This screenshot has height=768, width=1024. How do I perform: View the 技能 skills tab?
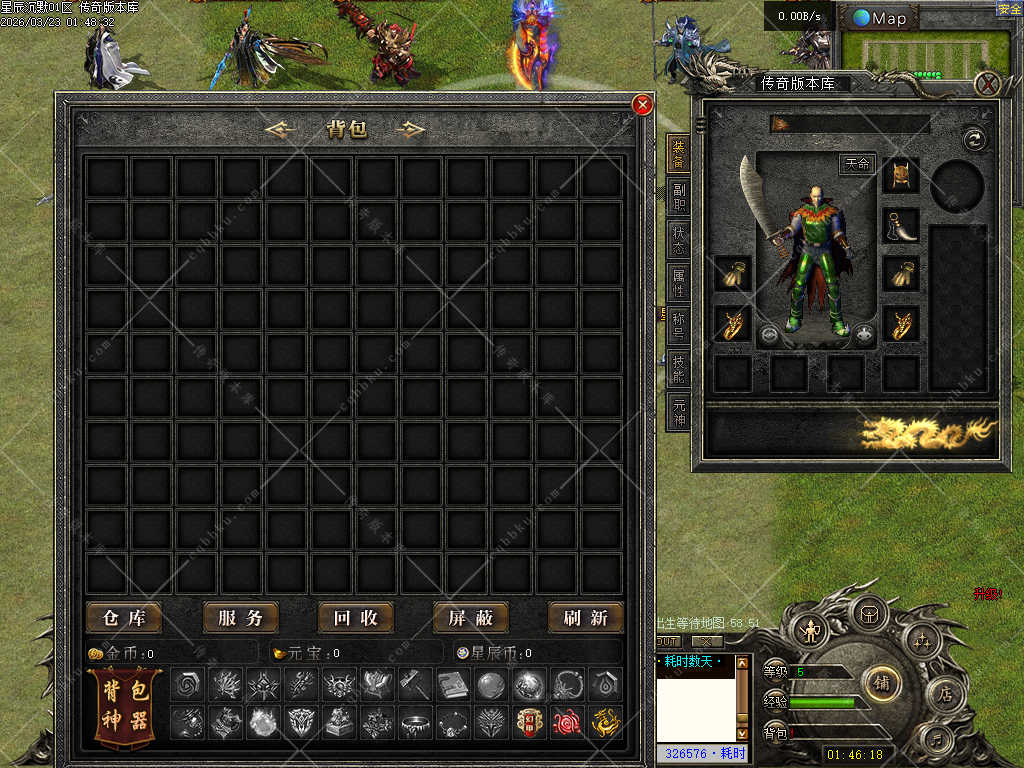tap(678, 368)
